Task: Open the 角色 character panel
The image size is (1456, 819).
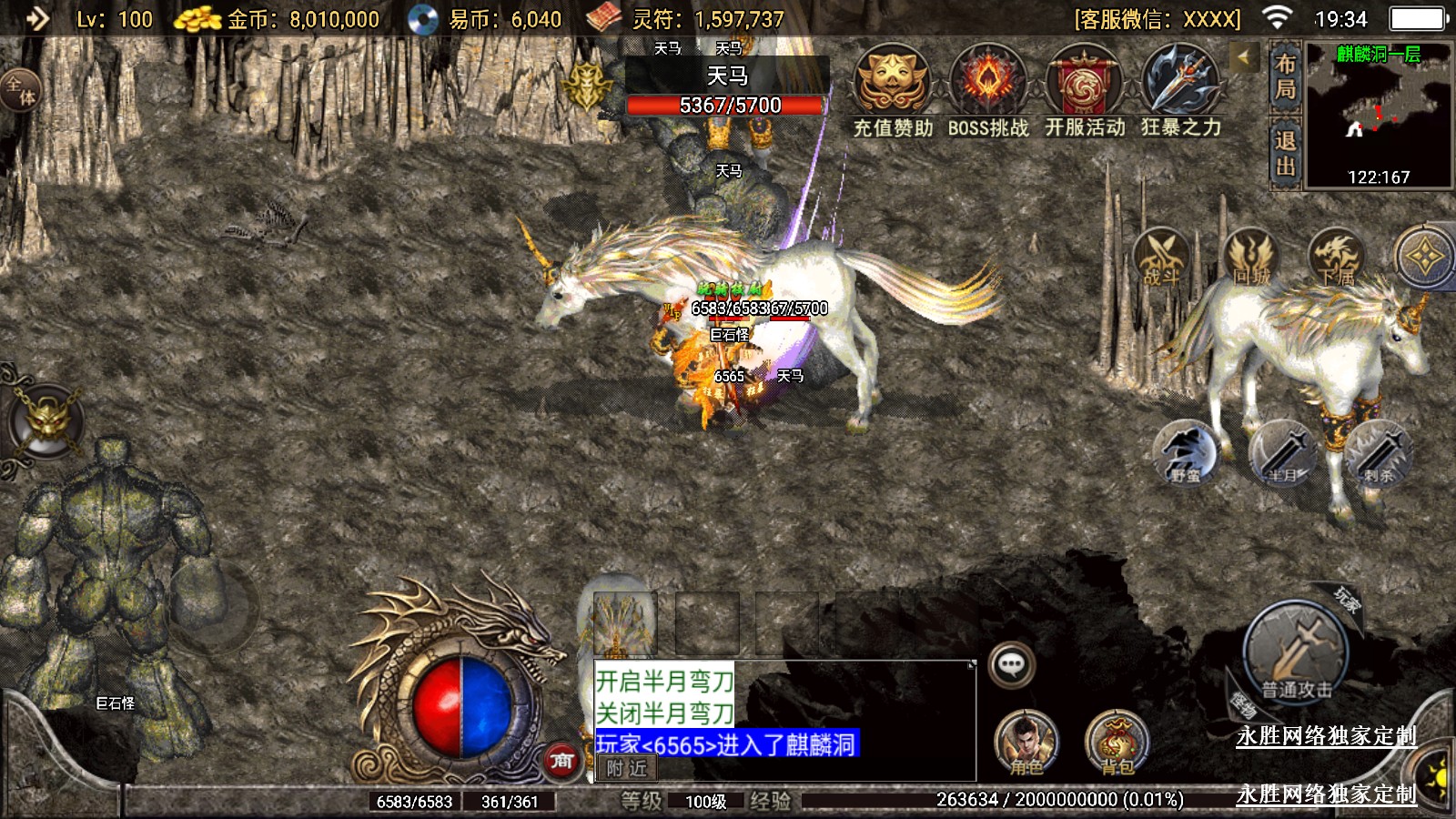Action: coord(1026,743)
